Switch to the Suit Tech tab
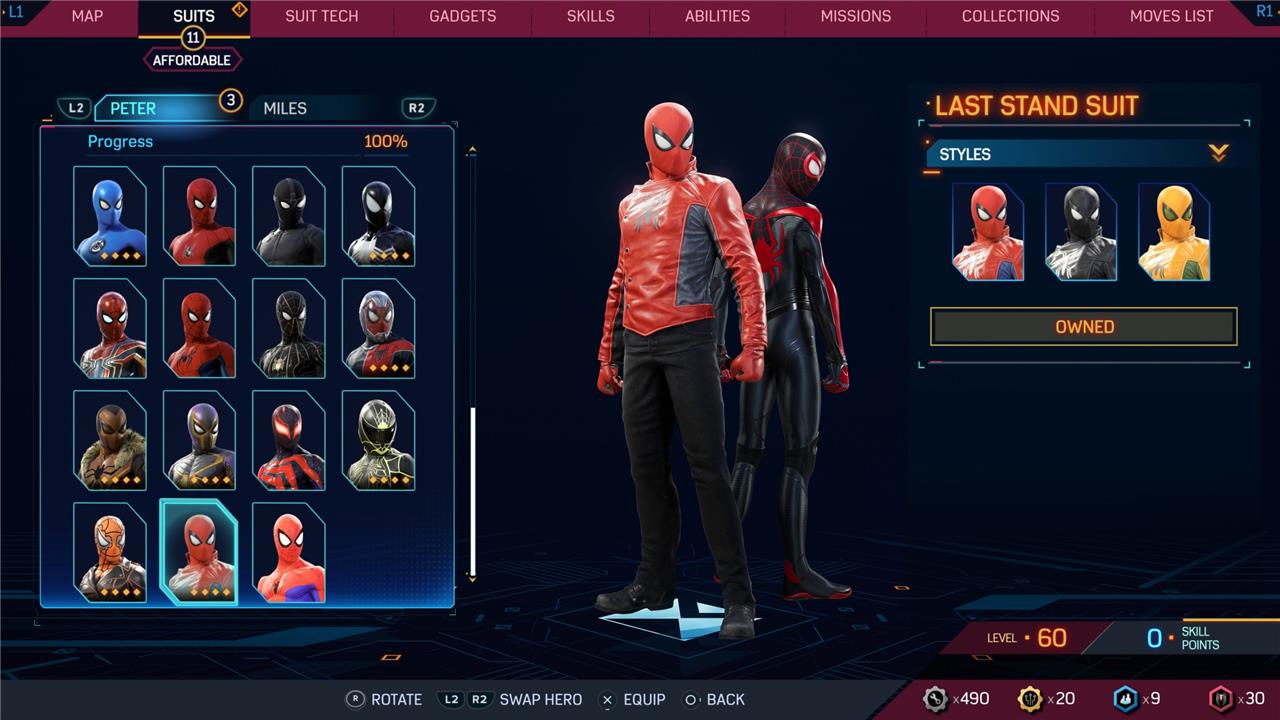Viewport: 1280px width, 720px height. click(x=321, y=16)
